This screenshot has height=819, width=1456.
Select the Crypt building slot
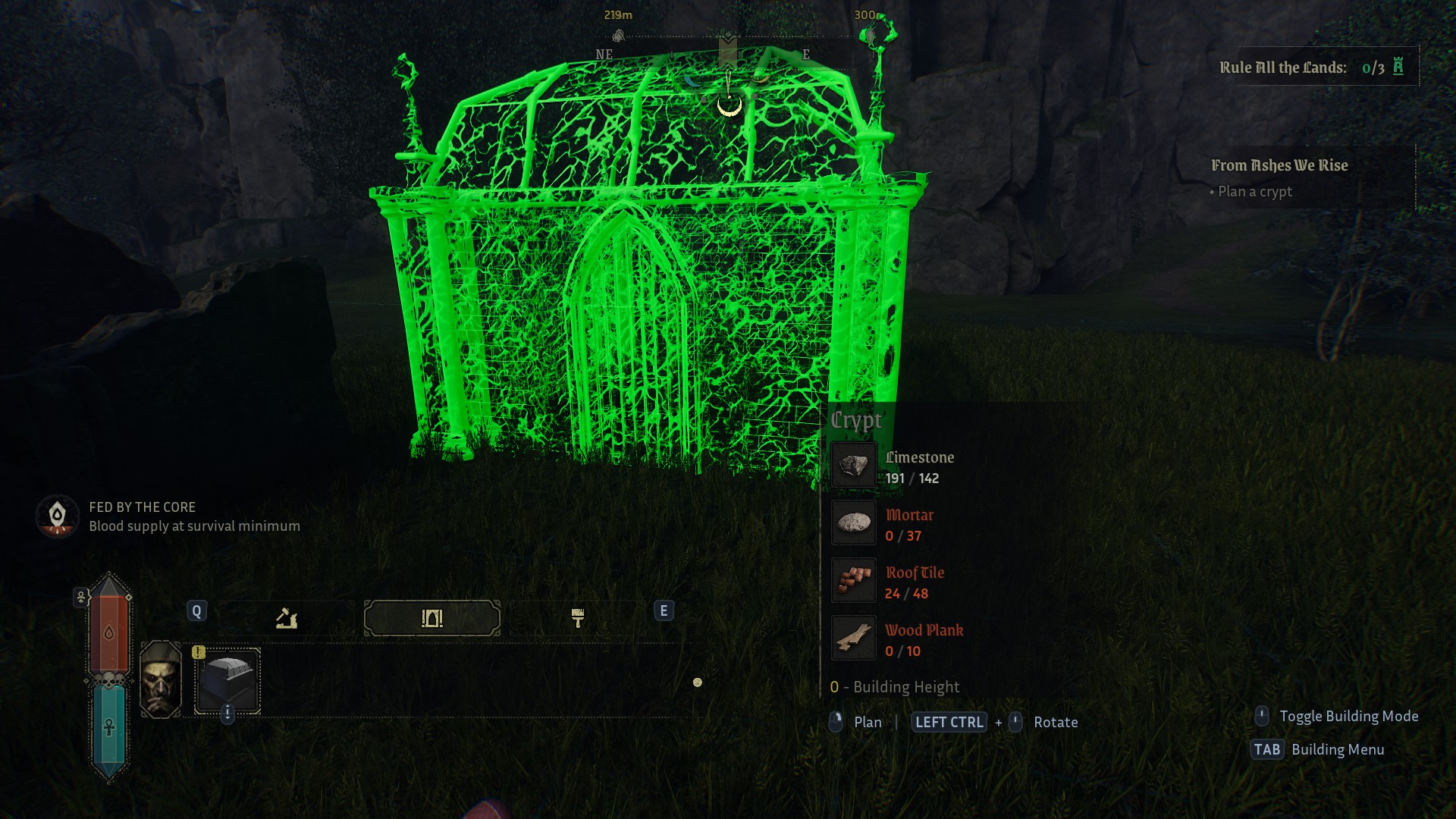click(227, 680)
